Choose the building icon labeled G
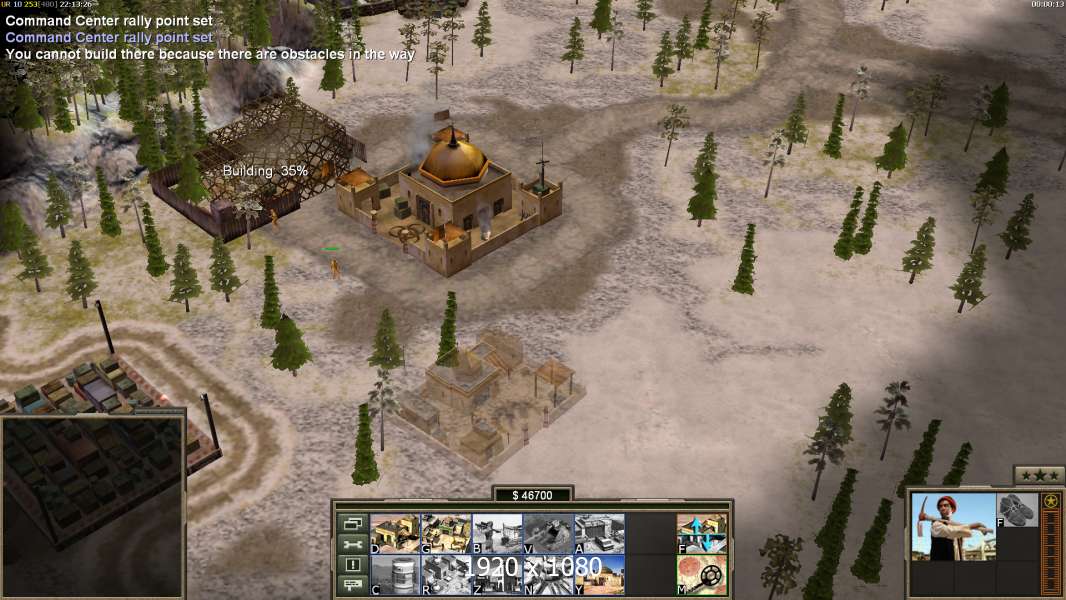The width and height of the screenshot is (1066, 600). click(x=446, y=533)
